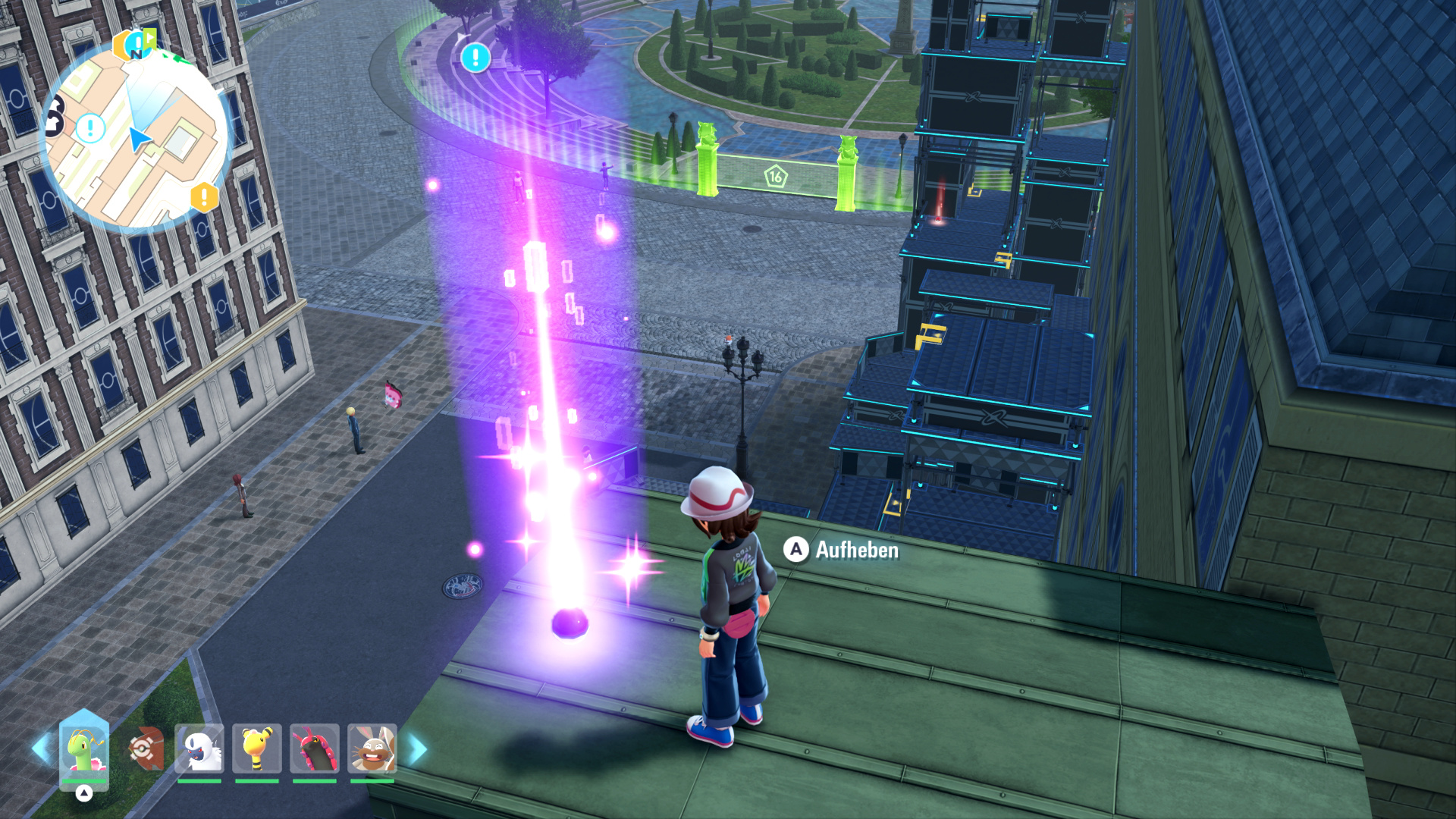
Task: Click the blue player arrow on the minimap
Action: click(138, 139)
